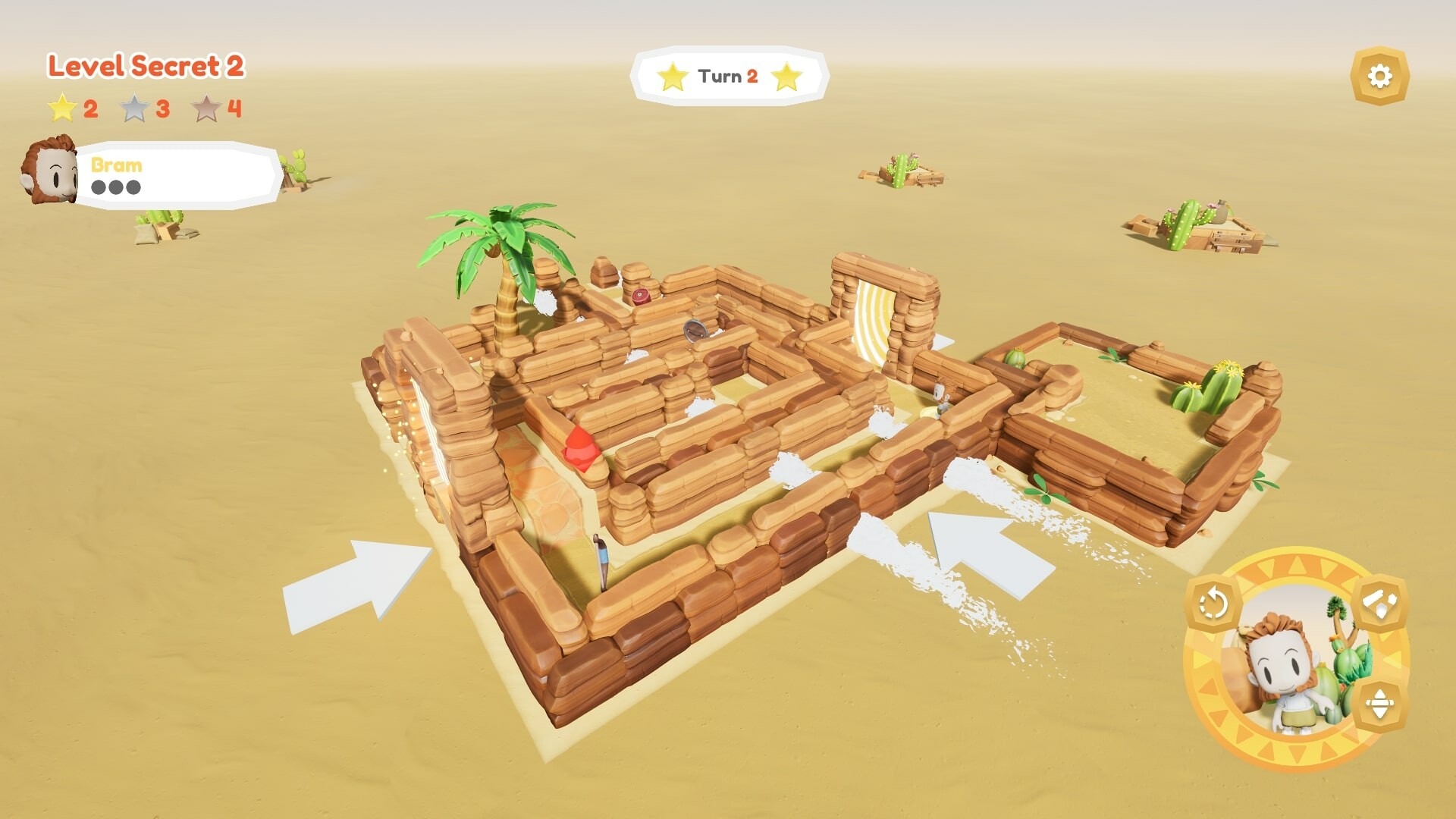Open the settings gear menu
The width and height of the screenshot is (1456, 819).
point(1382,76)
